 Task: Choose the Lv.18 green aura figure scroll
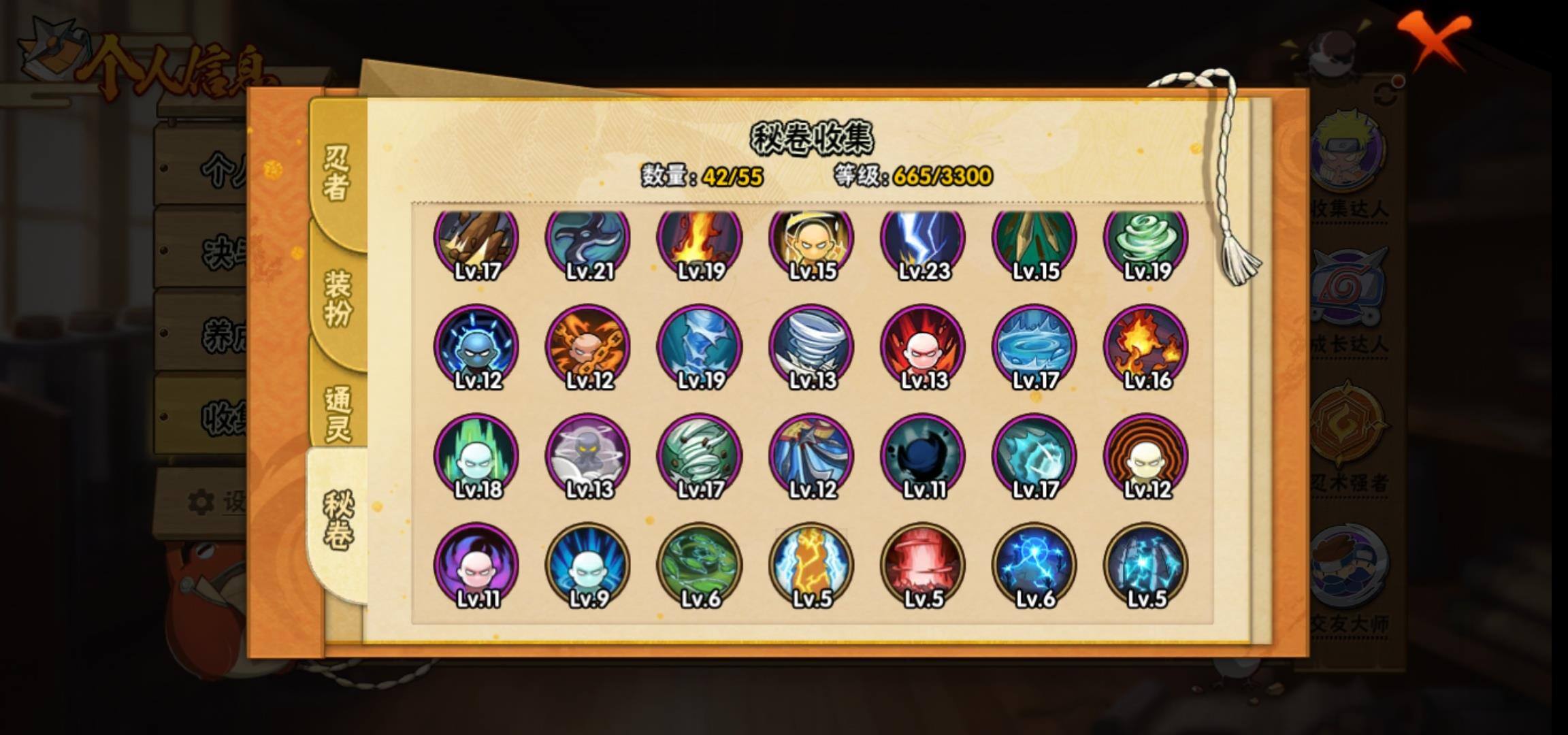click(x=476, y=456)
